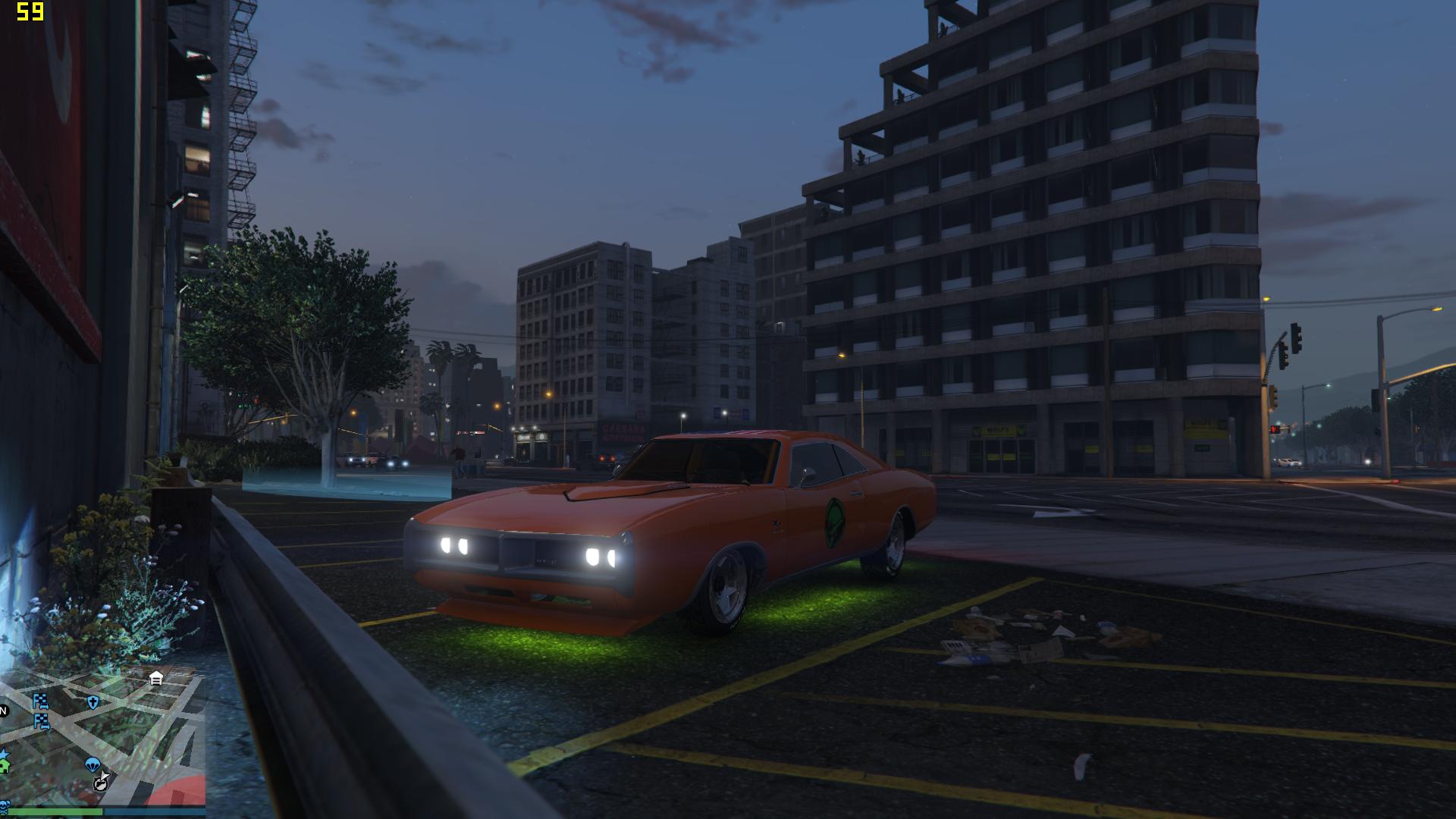Select the Ammu-Nation gun marker on the minimap
The height and width of the screenshot is (819, 1456).
click(x=101, y=783)
